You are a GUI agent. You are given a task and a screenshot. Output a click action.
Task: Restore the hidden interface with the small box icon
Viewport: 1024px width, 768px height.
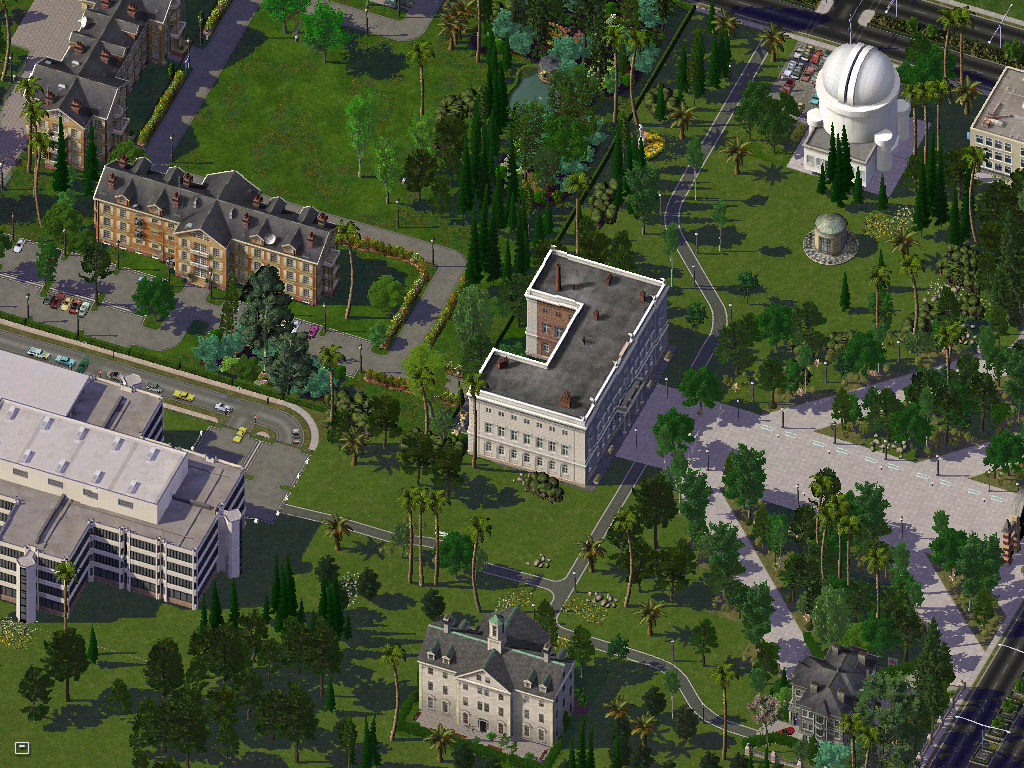(22, 747)
